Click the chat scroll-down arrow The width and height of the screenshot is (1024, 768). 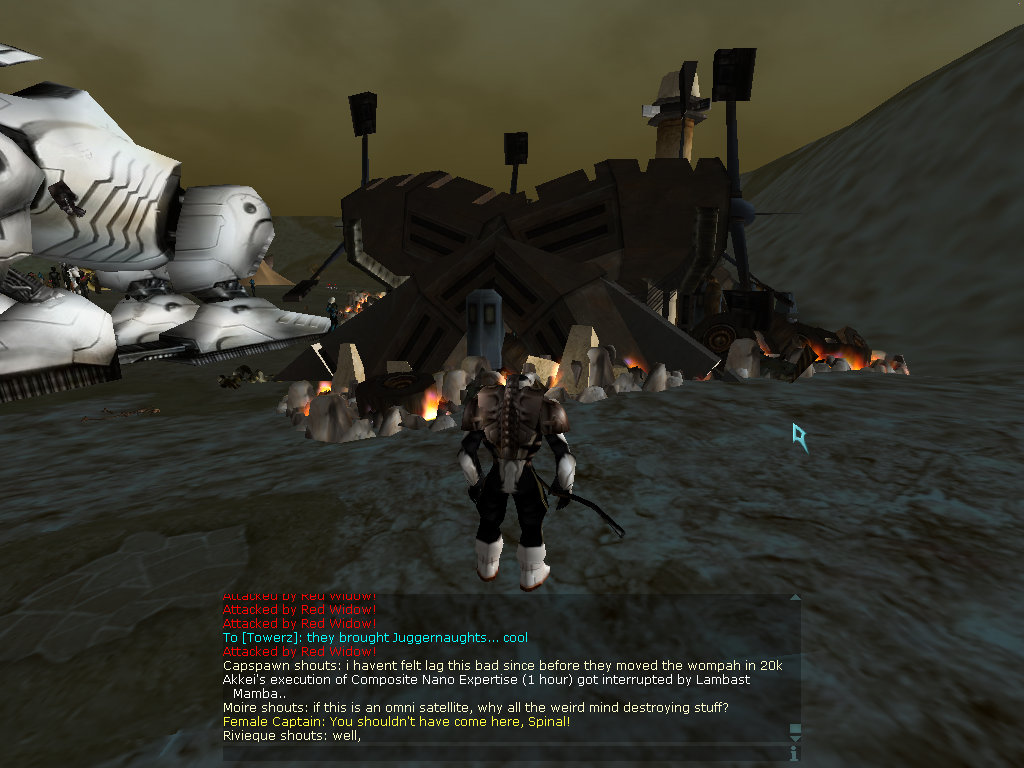pos(795,739)
